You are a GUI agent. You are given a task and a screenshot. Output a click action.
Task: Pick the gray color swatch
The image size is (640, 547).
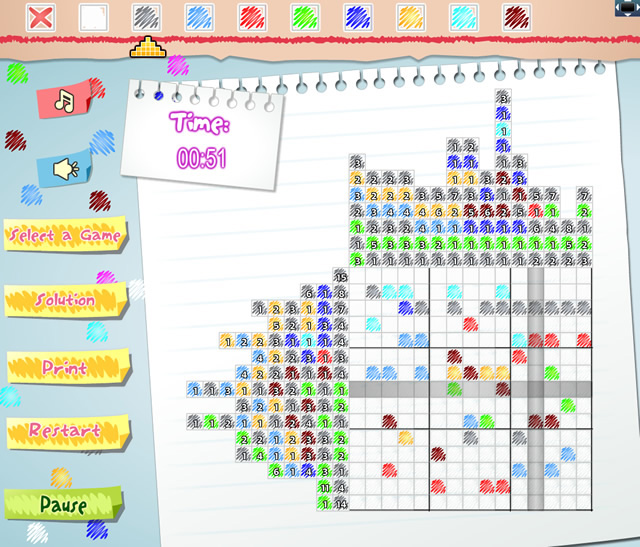147,17
